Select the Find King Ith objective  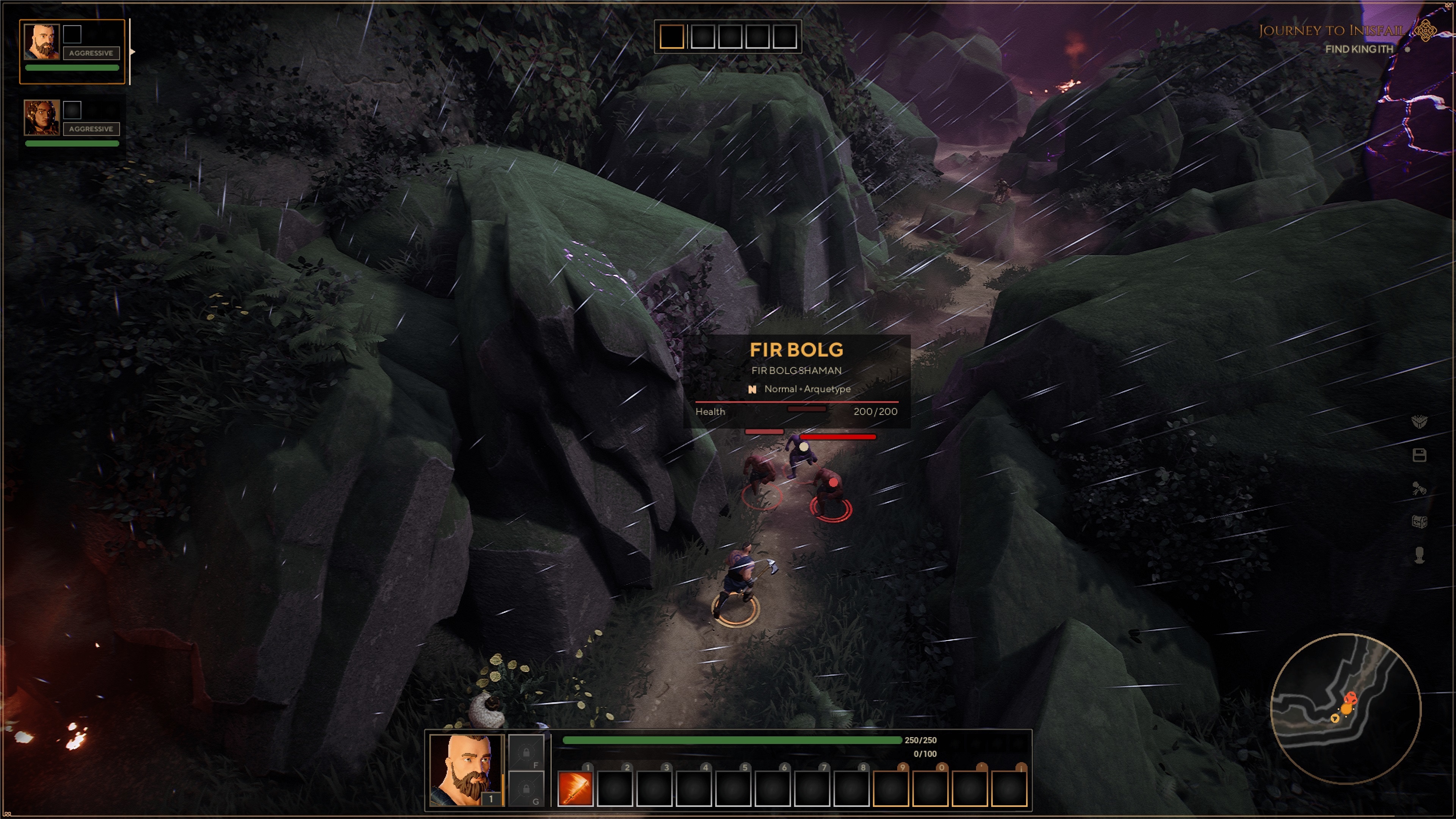[1359, 50]
